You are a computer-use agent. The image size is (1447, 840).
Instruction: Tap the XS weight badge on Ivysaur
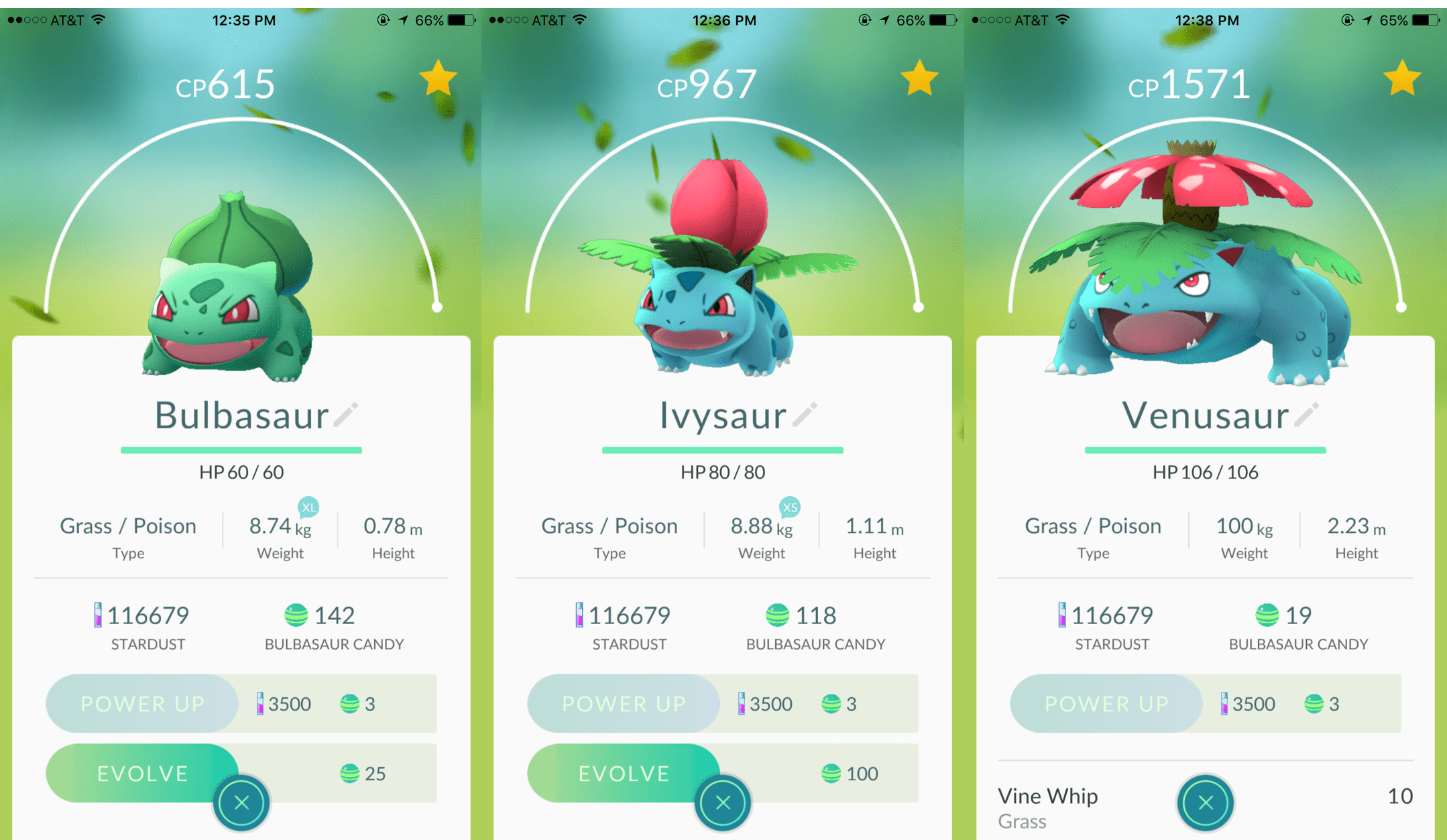click(789, 508)
